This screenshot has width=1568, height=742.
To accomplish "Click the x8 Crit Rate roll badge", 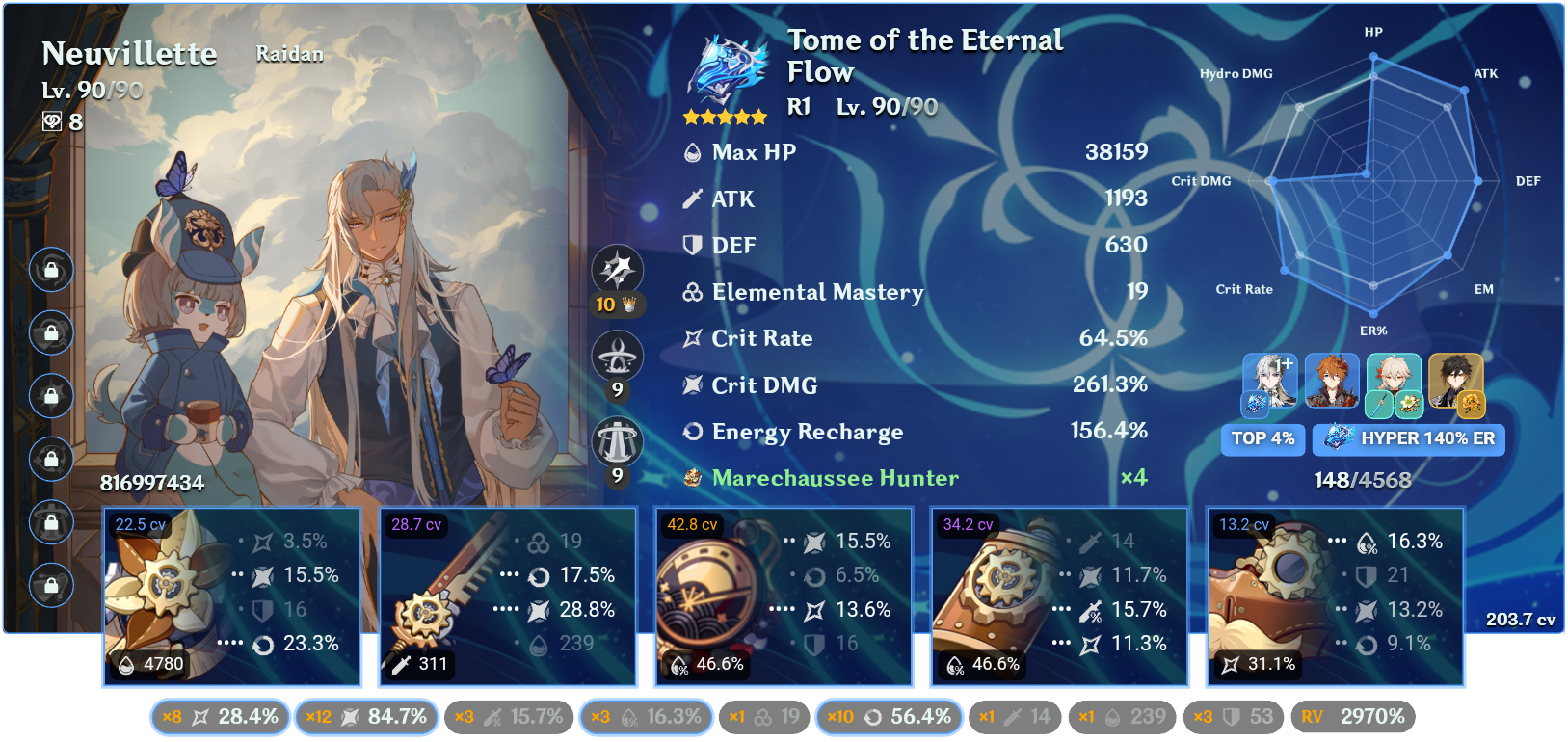I will (x=220, y=717).
